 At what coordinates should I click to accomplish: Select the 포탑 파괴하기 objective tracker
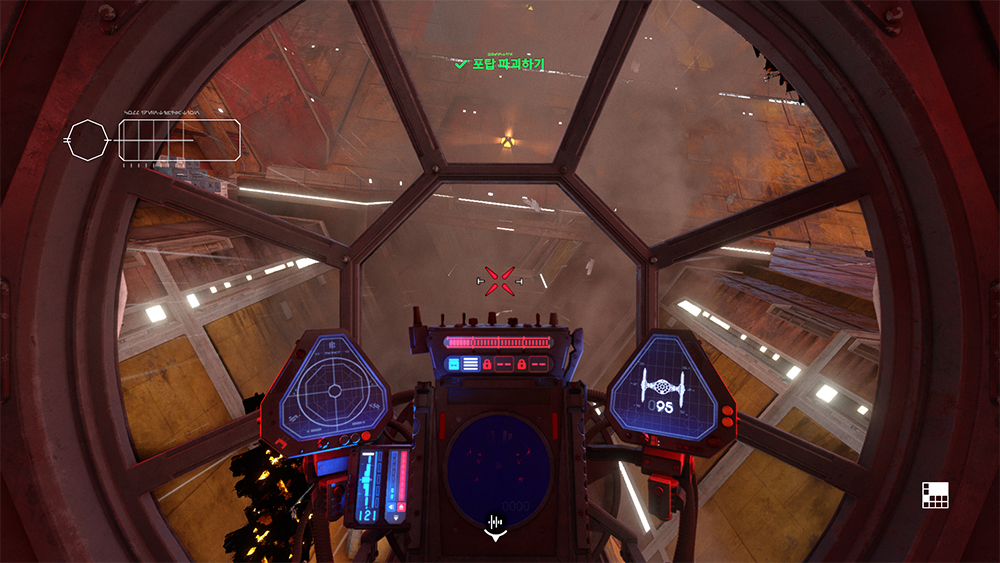pyautogui.click(x=500, y=64)
